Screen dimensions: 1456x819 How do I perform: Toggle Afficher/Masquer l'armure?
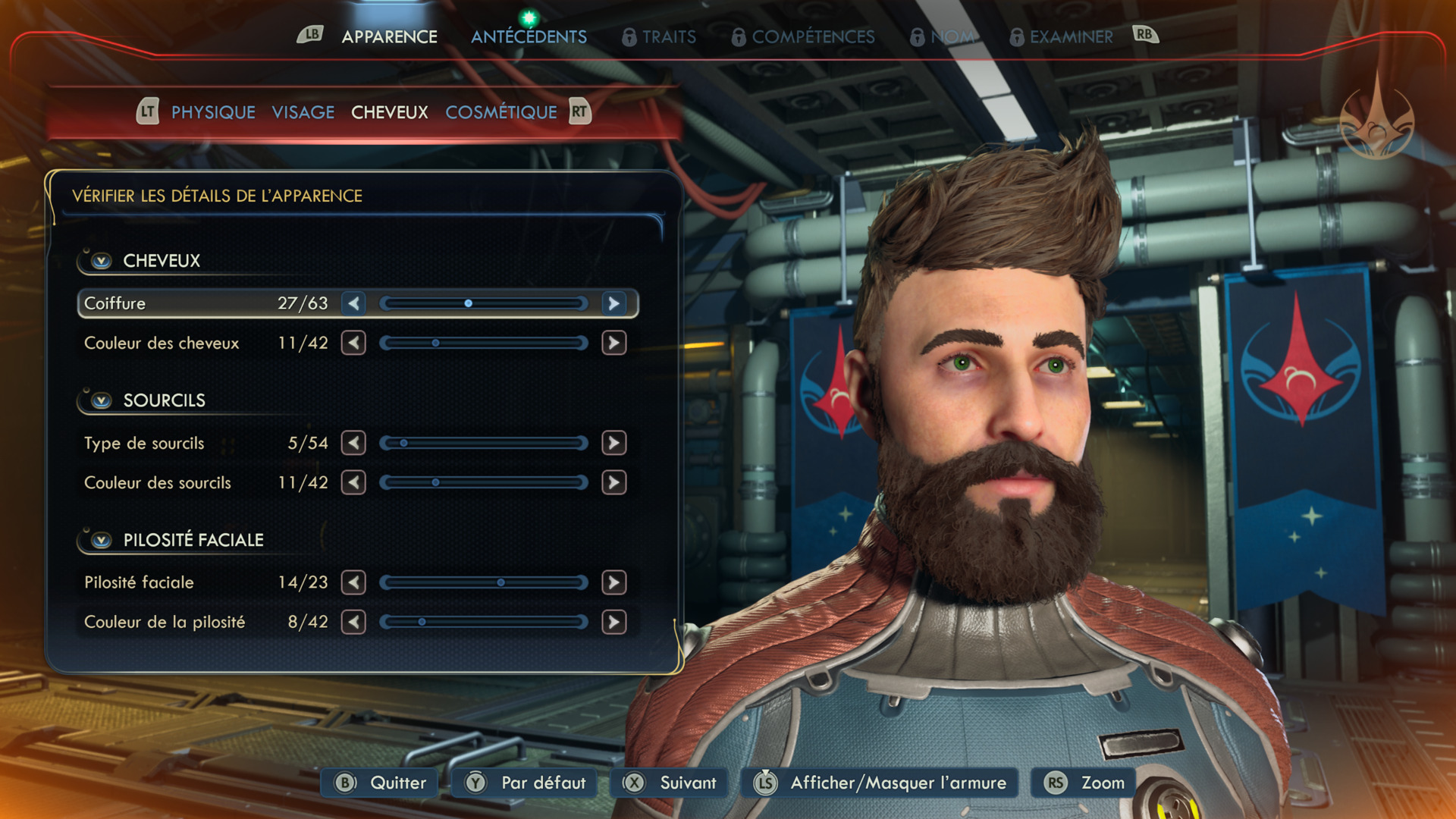pyautogui.click(x=882, y=783)
